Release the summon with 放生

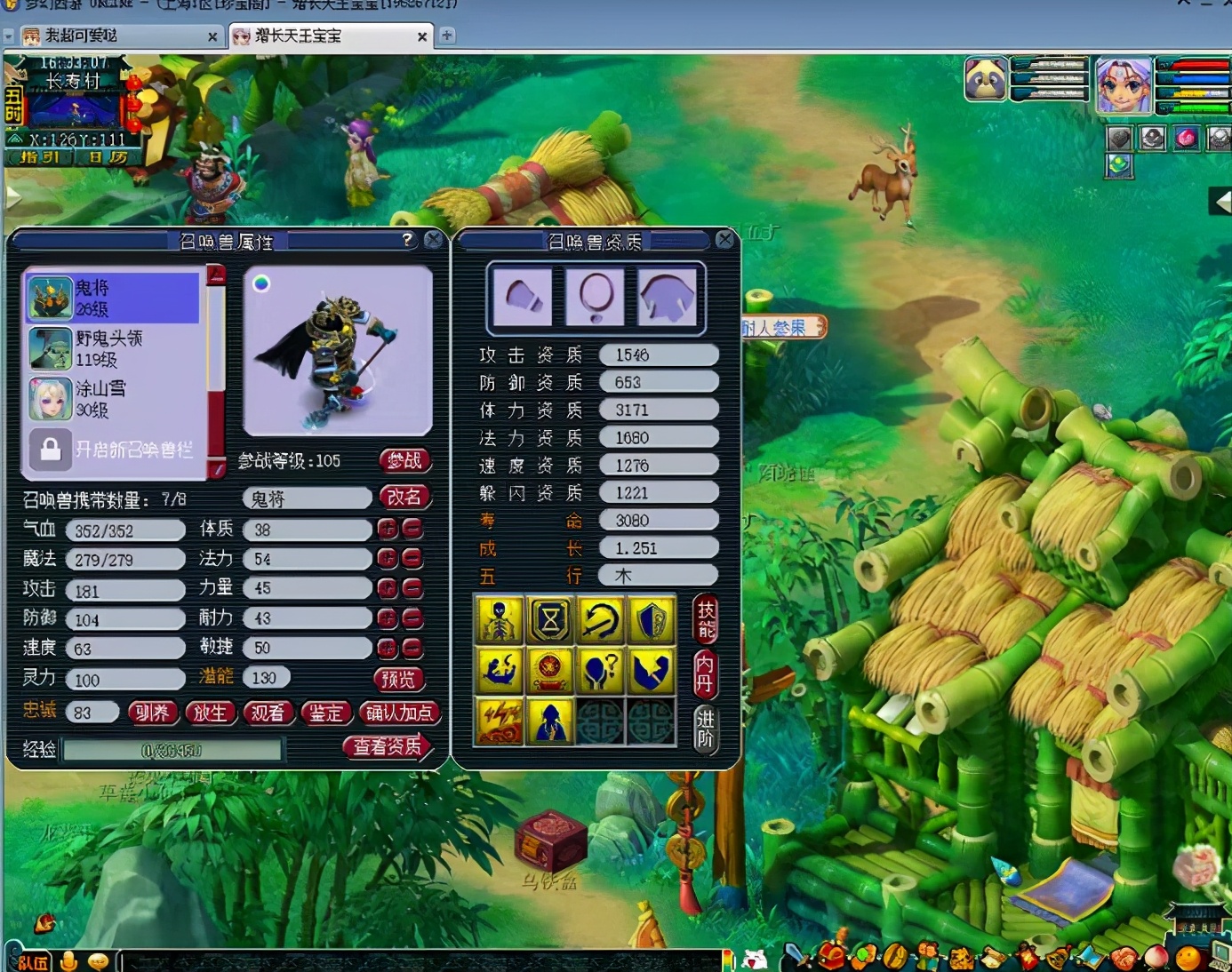(210, 713)
